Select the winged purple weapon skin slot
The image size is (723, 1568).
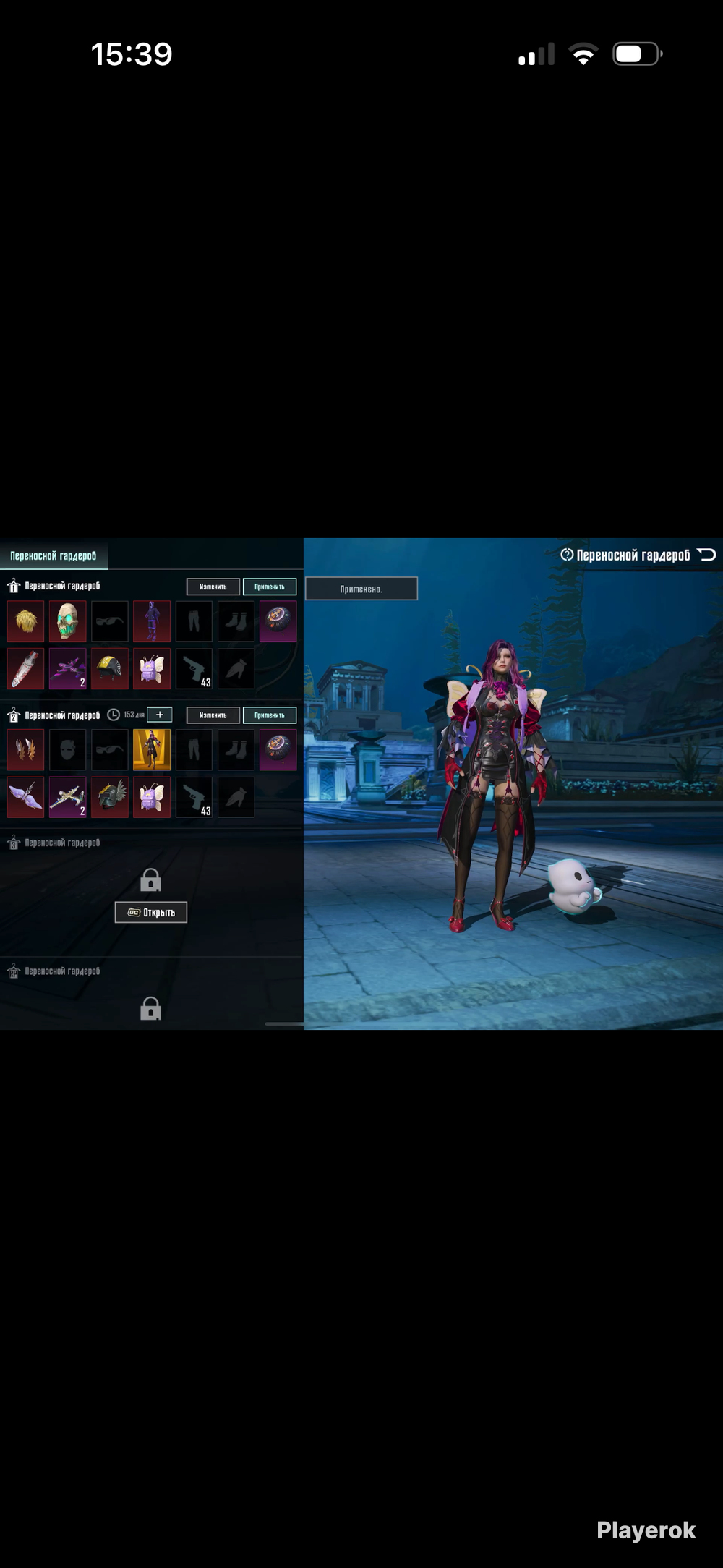pyautogui.click(x=26, y=797)
